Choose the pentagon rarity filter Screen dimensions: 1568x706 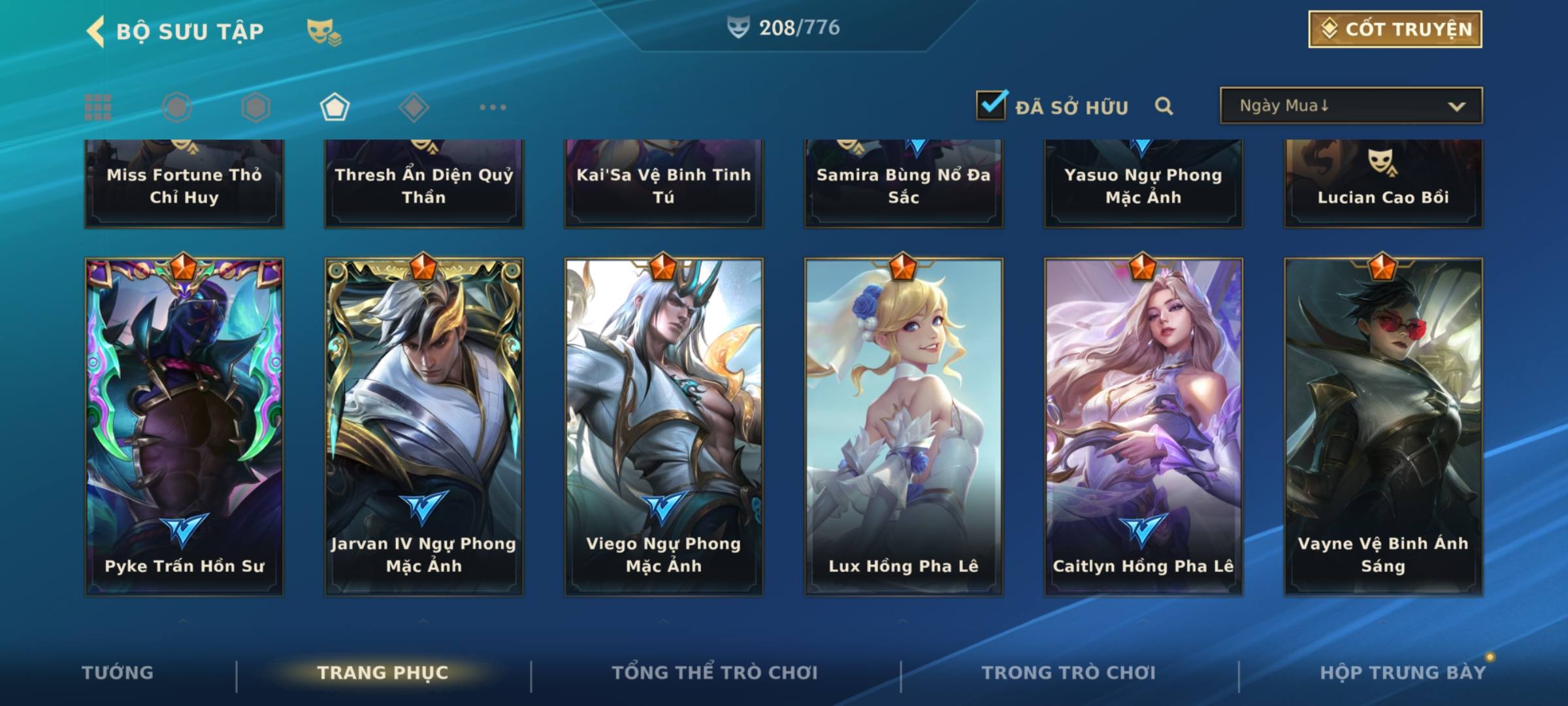click(x=335, y=107)
